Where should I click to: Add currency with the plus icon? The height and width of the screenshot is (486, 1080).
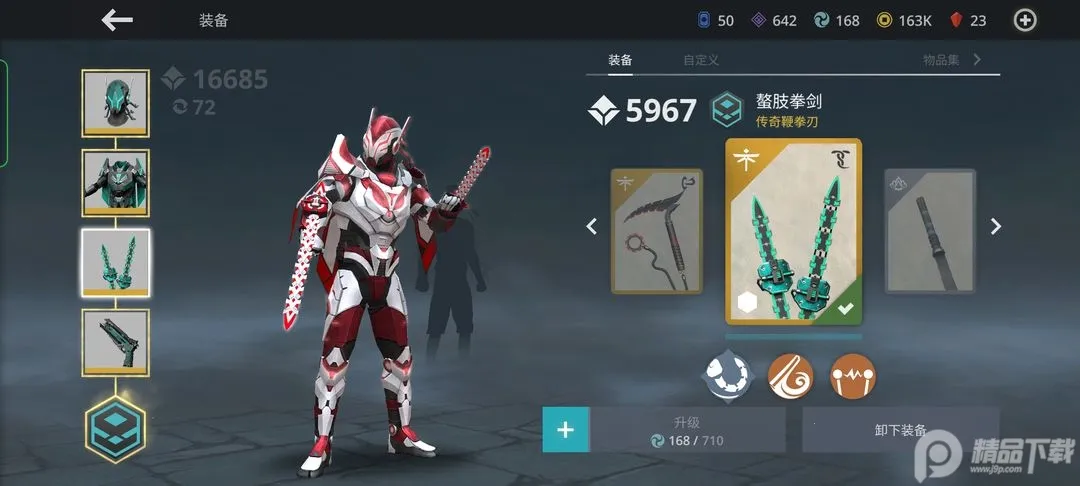click(x=1025, y=20)
